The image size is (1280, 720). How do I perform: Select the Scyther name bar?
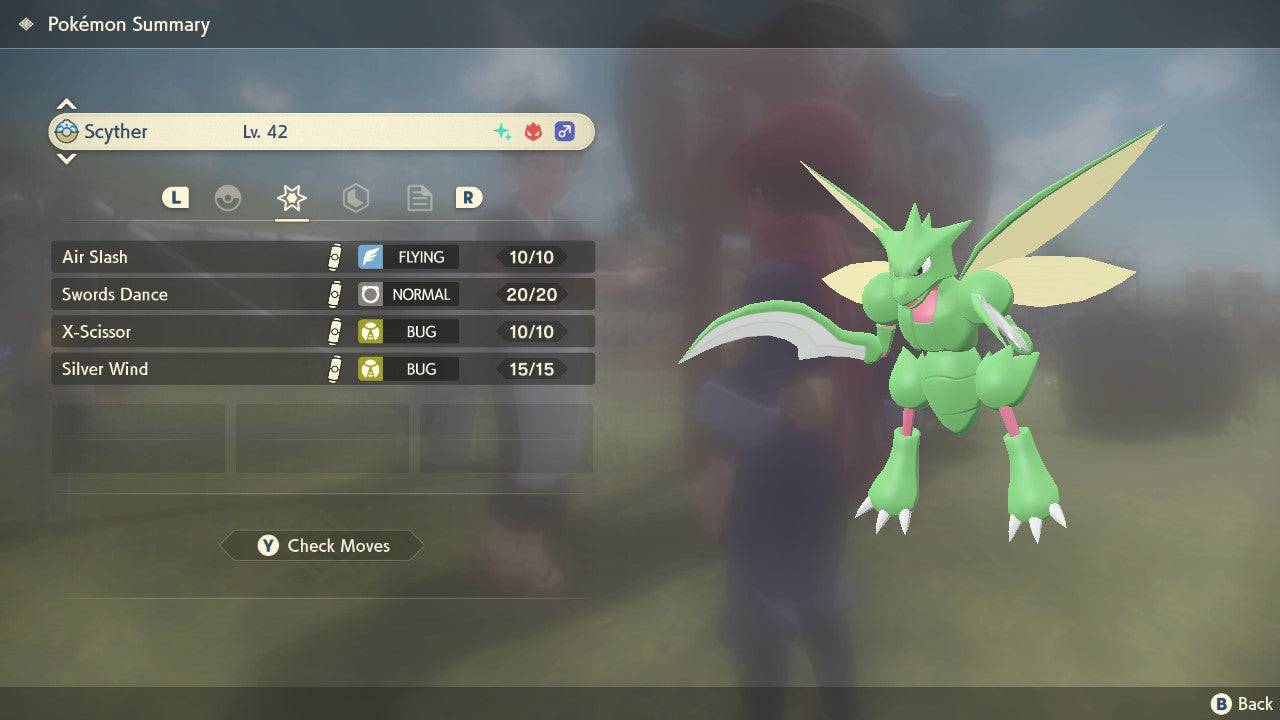pyautogui.click(x=322, y=131)
